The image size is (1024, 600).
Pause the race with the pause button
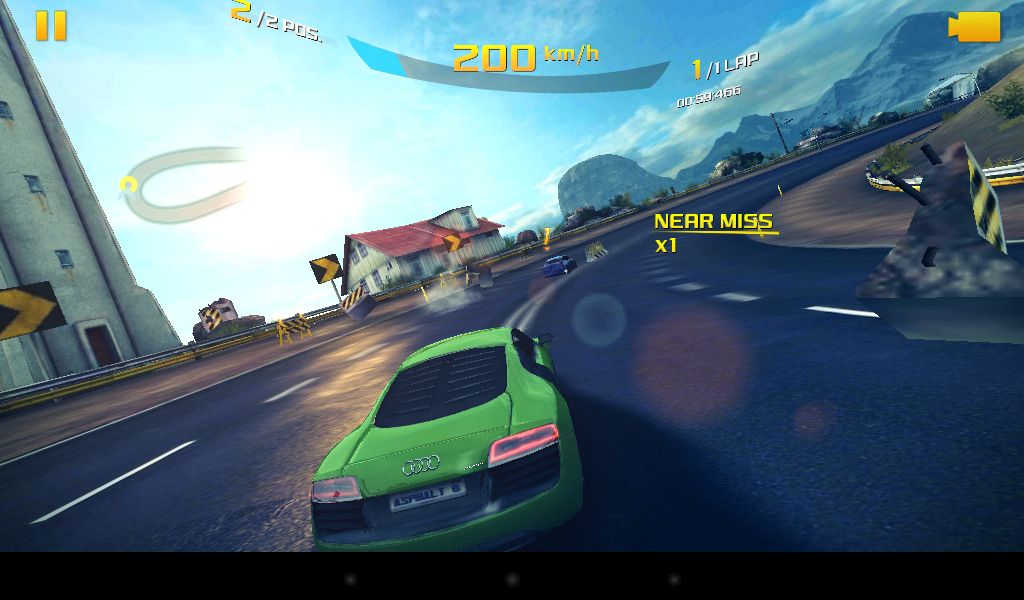point(51,26)
